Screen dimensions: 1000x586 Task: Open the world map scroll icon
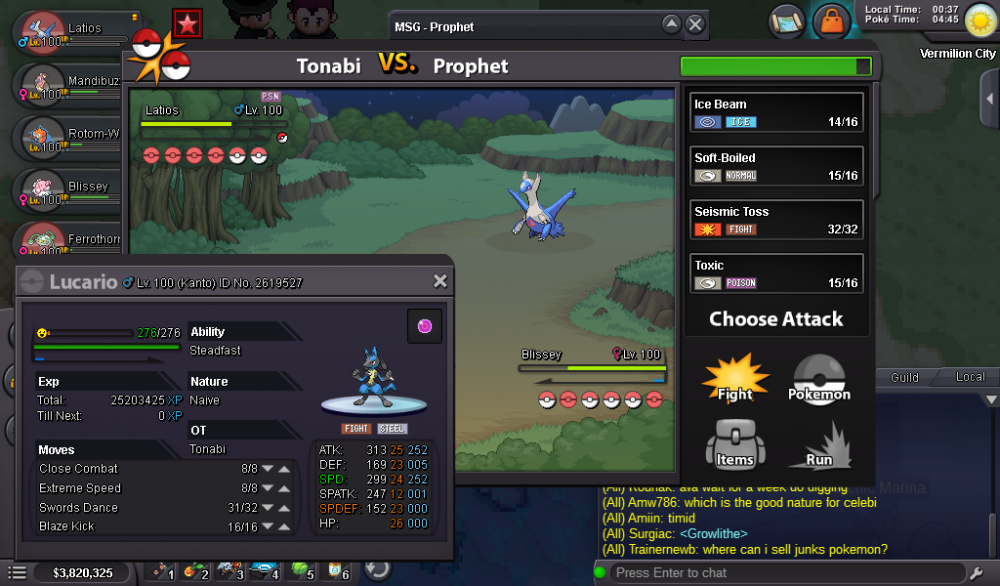pyautogui.click(x=788, y=20)
